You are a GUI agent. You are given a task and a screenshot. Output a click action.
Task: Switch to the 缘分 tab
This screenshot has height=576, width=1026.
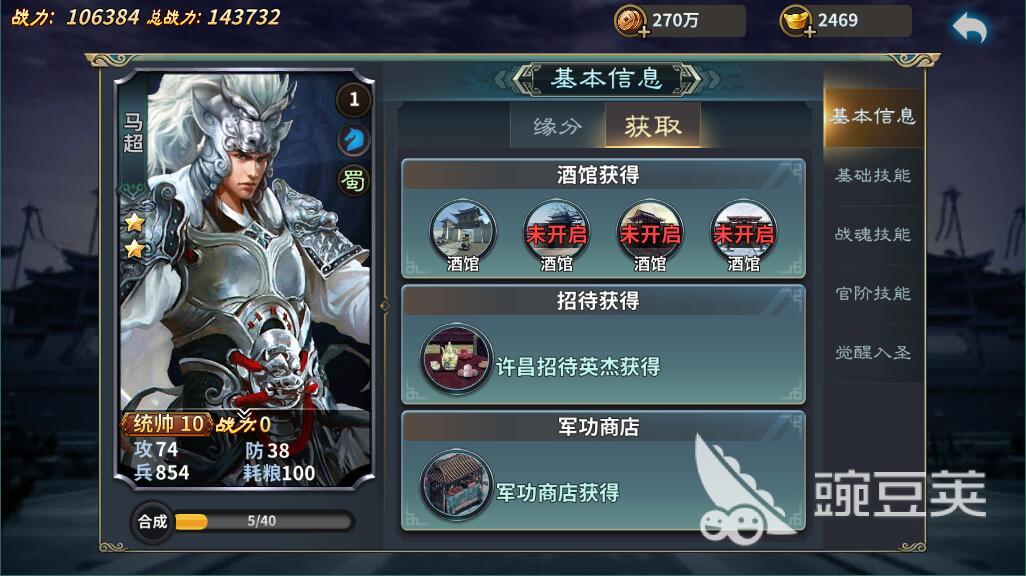point(557,126)
